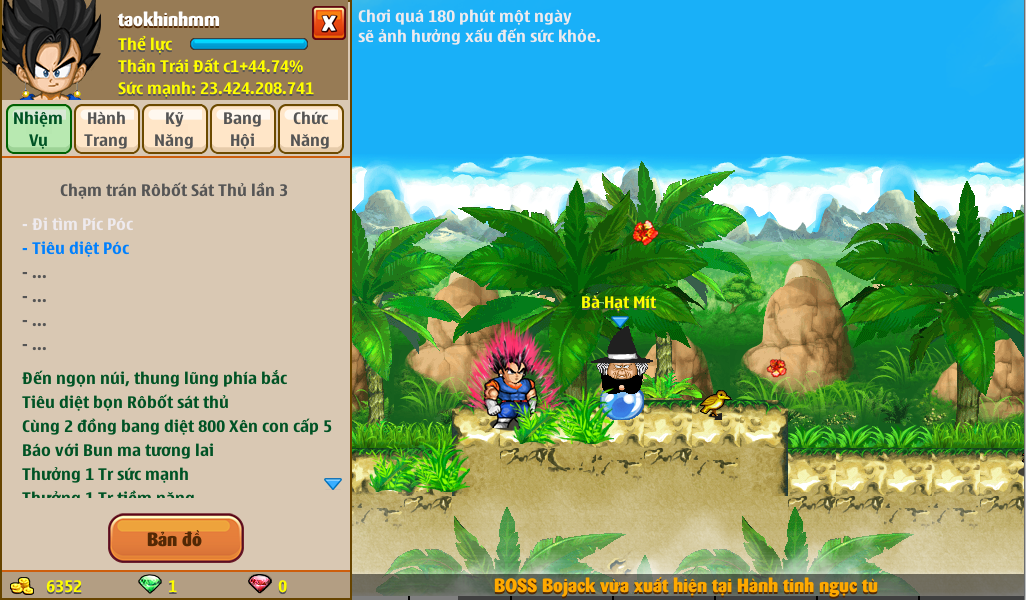Viewport: 1026px width, 600px height.
Task: Click the green gem currency icon
Action: [149, 585]
